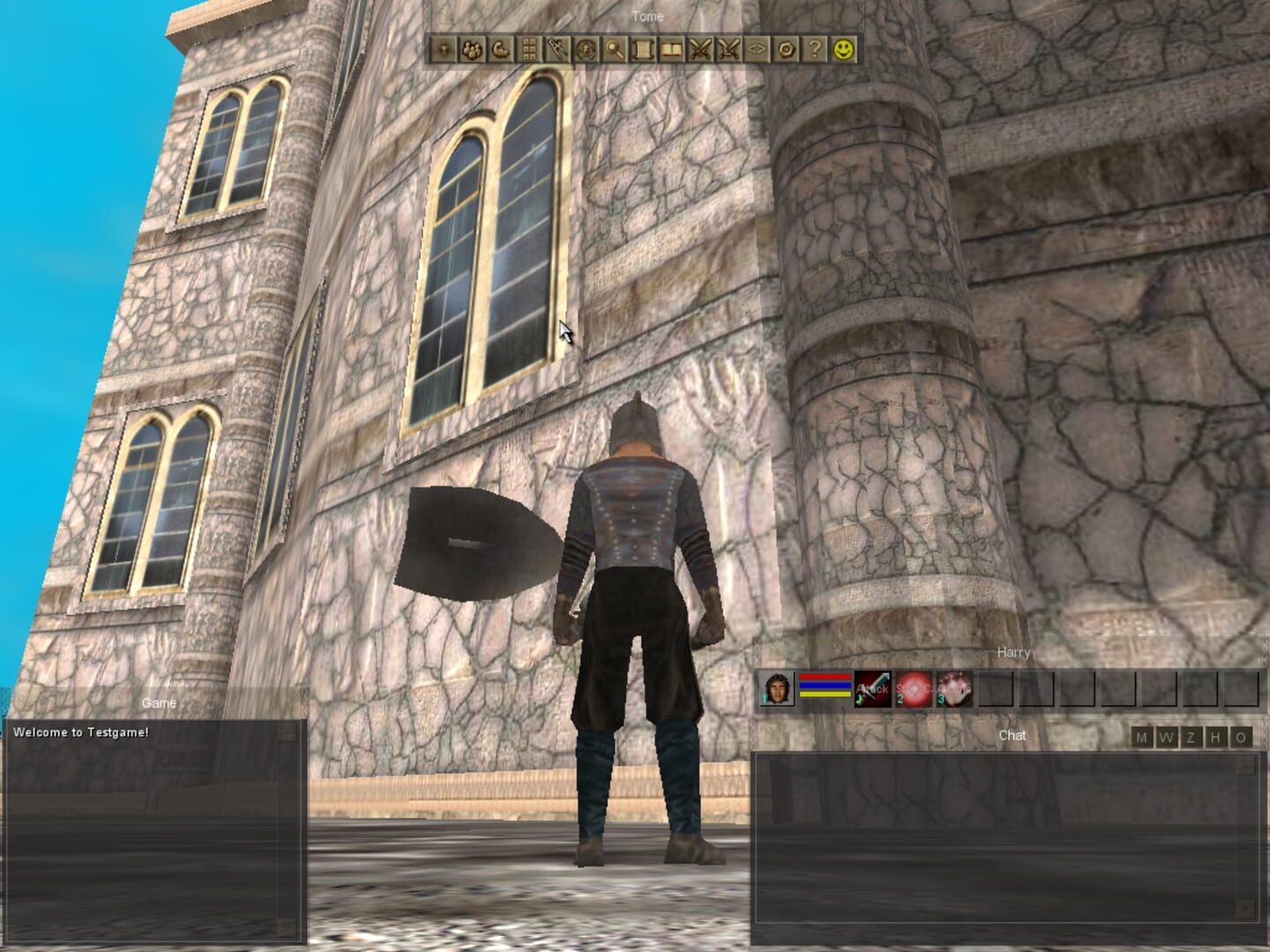Activate the Attack hotbar slot

click(872, 689)
